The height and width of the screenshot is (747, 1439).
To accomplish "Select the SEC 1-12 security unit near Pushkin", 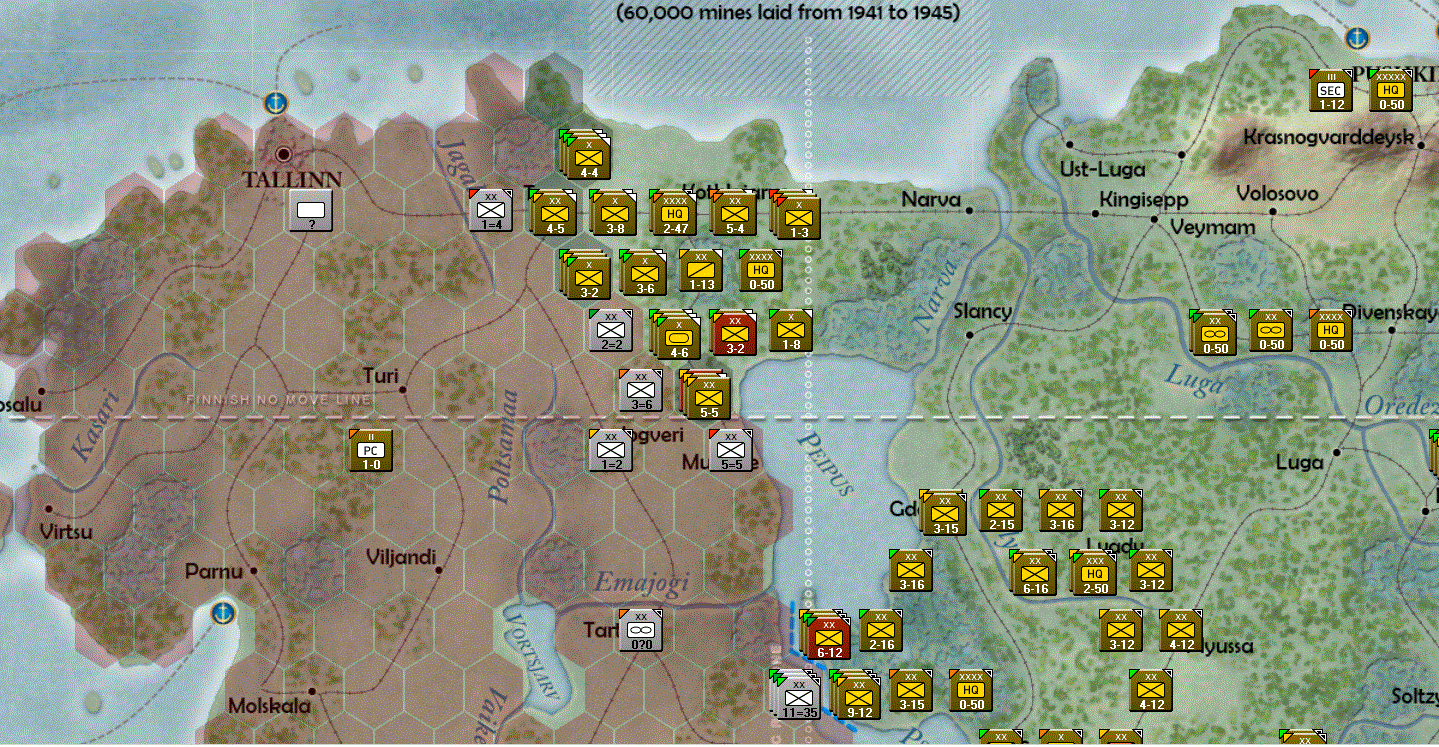I will click(x=1333, y=90).
